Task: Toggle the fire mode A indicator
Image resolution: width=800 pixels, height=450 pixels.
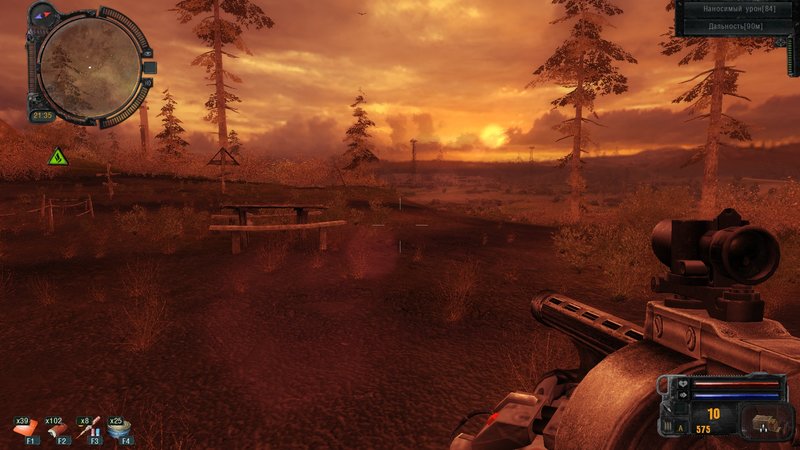Action: tap(682, 426)
